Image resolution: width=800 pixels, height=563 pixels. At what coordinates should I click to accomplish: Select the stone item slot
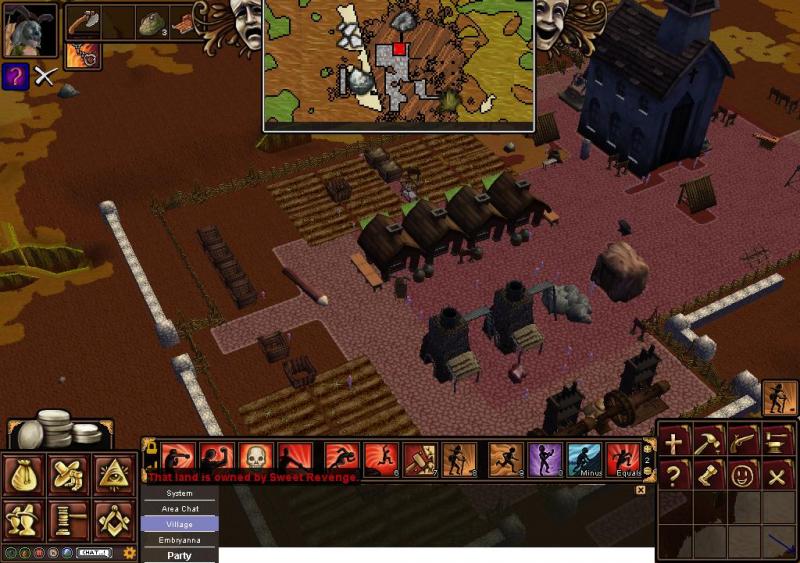(x=153, y=23)
